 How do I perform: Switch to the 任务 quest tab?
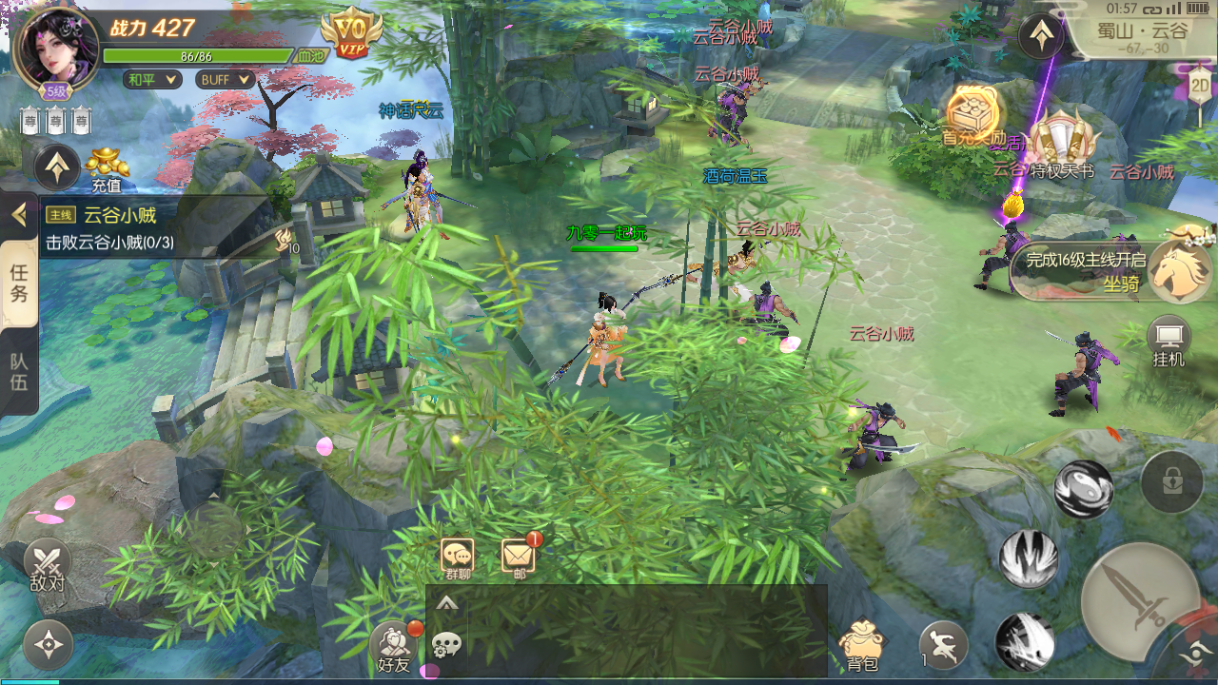19,284
